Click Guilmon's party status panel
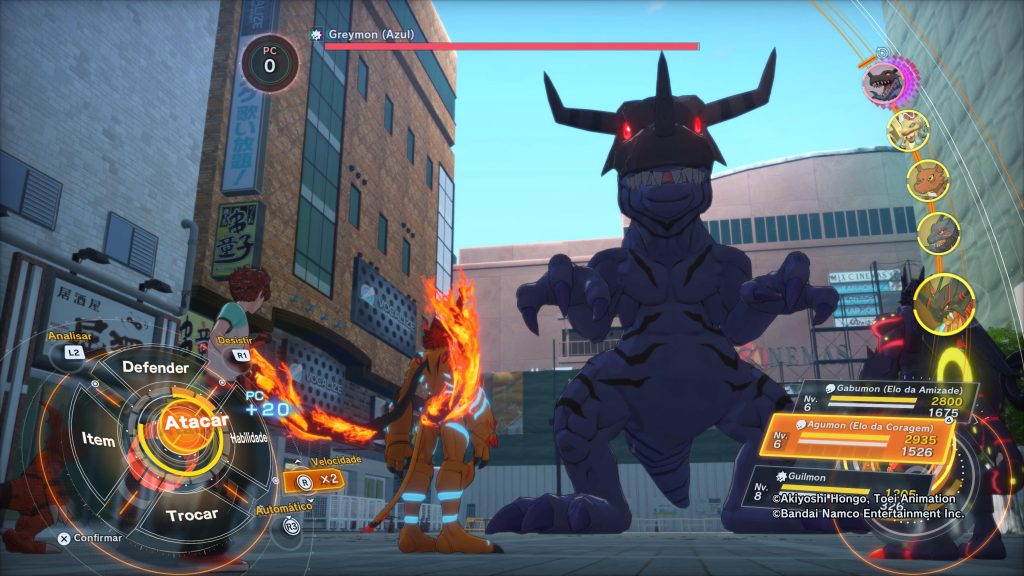Viewport: 1024px width, 576px height. (850, 486)
